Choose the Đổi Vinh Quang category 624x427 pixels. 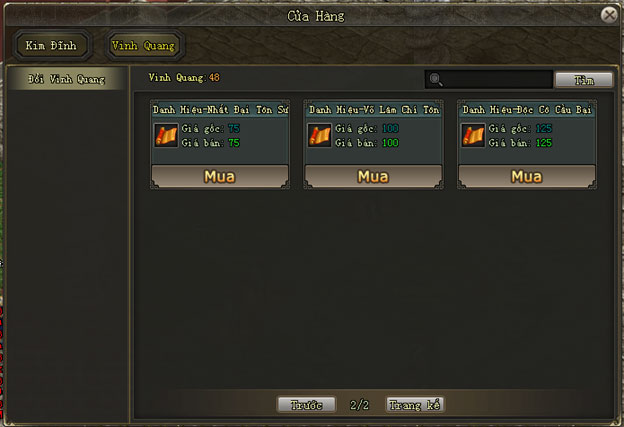(66, 79)
